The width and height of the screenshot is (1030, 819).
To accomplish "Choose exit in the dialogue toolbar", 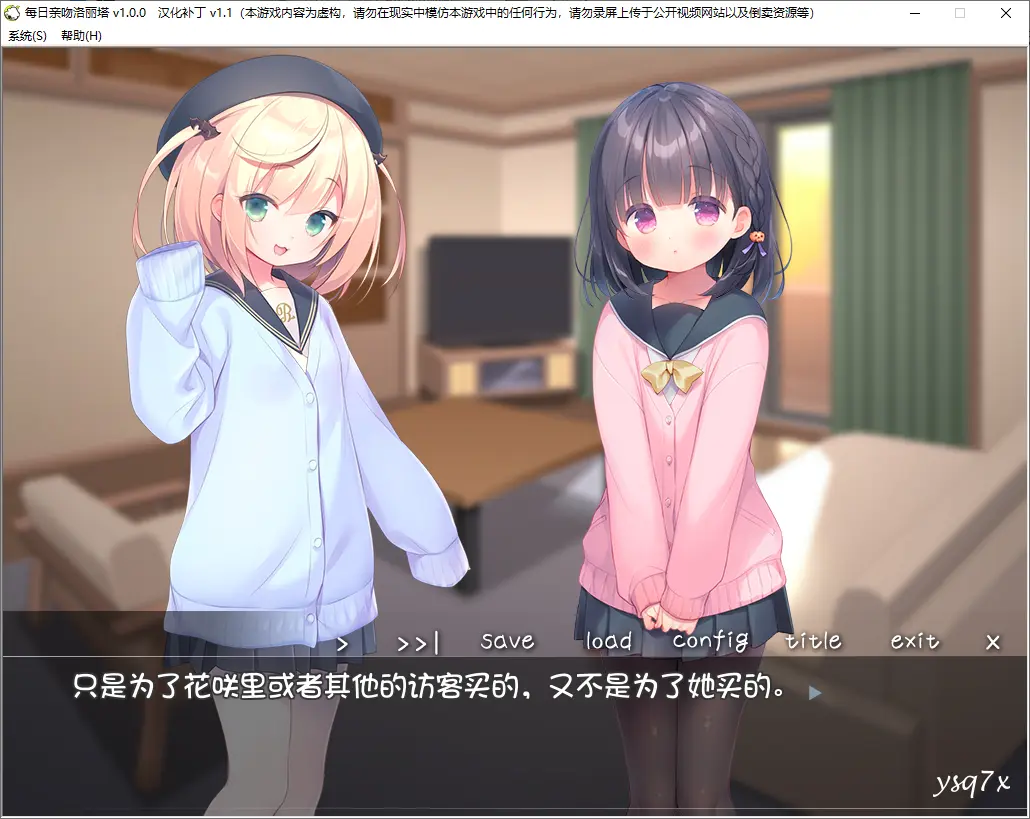I will (x=914, y=641).
